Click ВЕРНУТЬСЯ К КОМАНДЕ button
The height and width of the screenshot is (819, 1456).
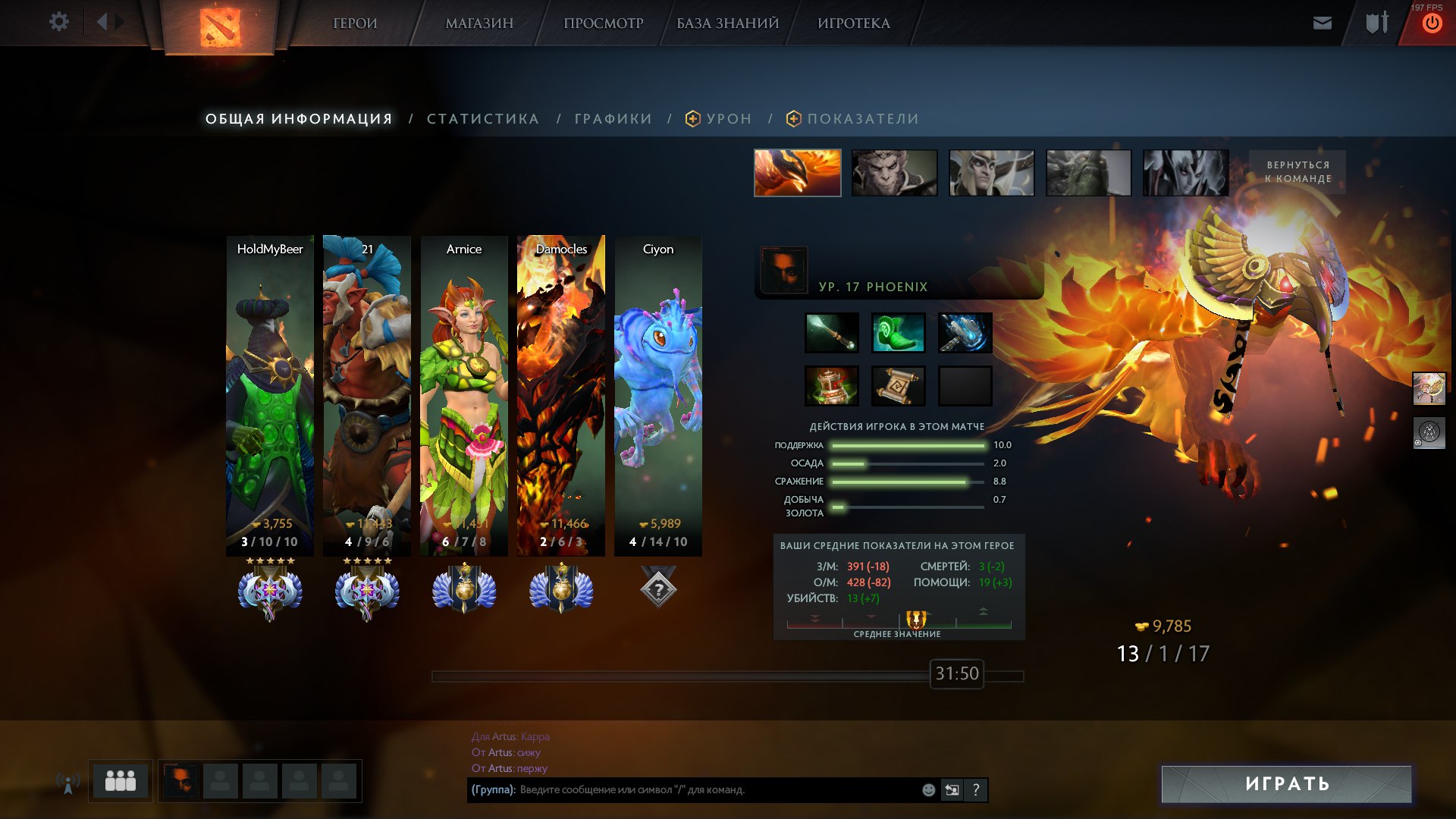pos(1297,172)
